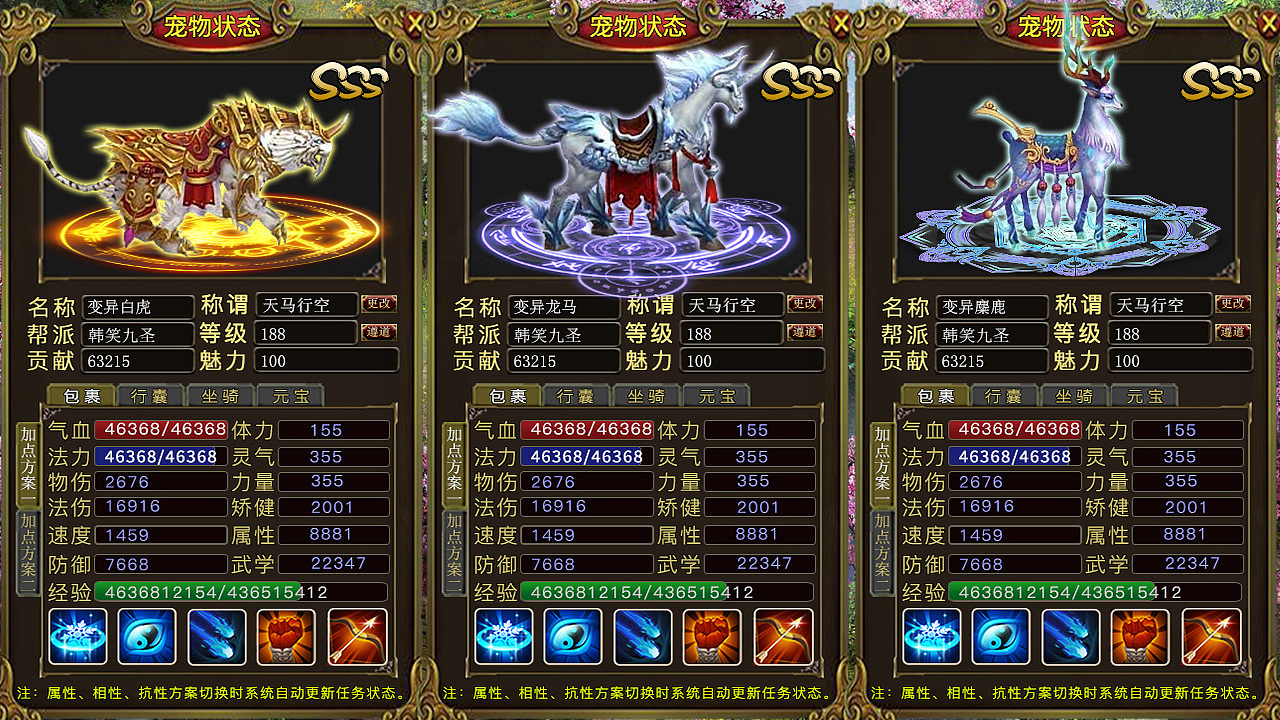Open the bow-and-arrow skill on elk panel
The image size is (1280, 720).
(1211, 636)
